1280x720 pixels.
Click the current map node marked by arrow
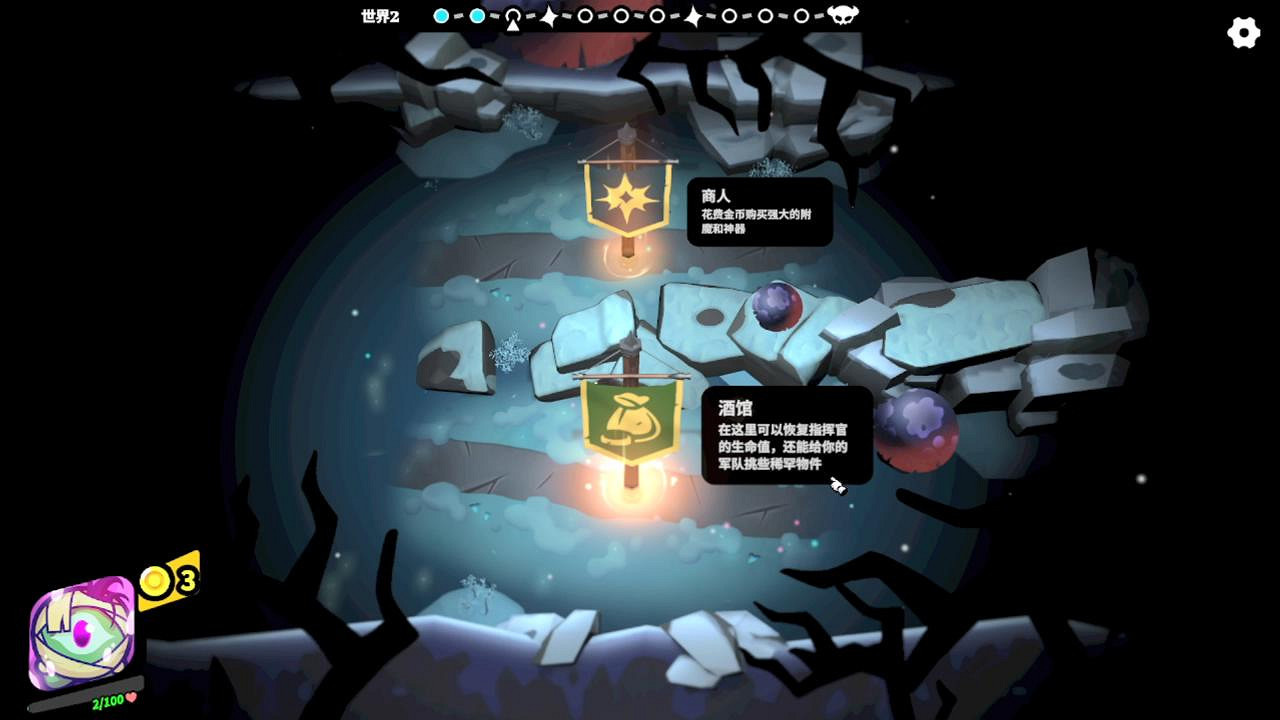click(513, 15)
